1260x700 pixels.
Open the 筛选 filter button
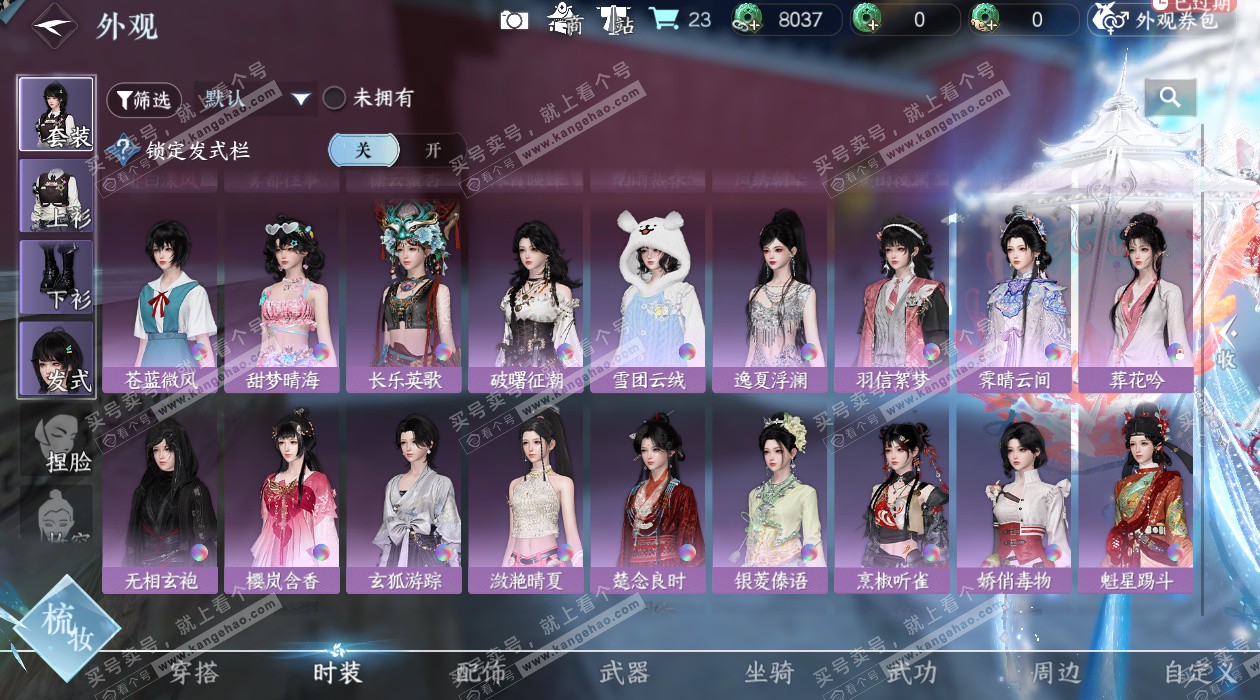pyautogui.click(x=144, y=99)
